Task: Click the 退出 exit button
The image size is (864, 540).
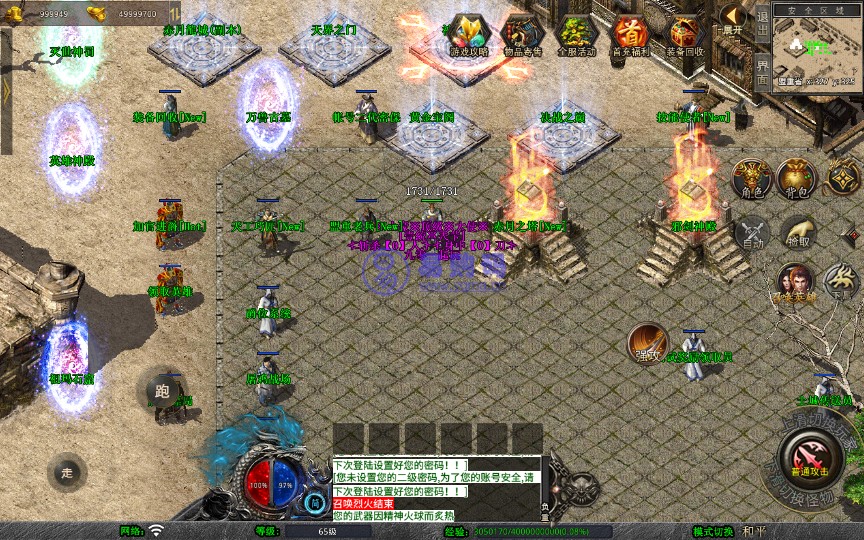Action: [x=763, y=21]
